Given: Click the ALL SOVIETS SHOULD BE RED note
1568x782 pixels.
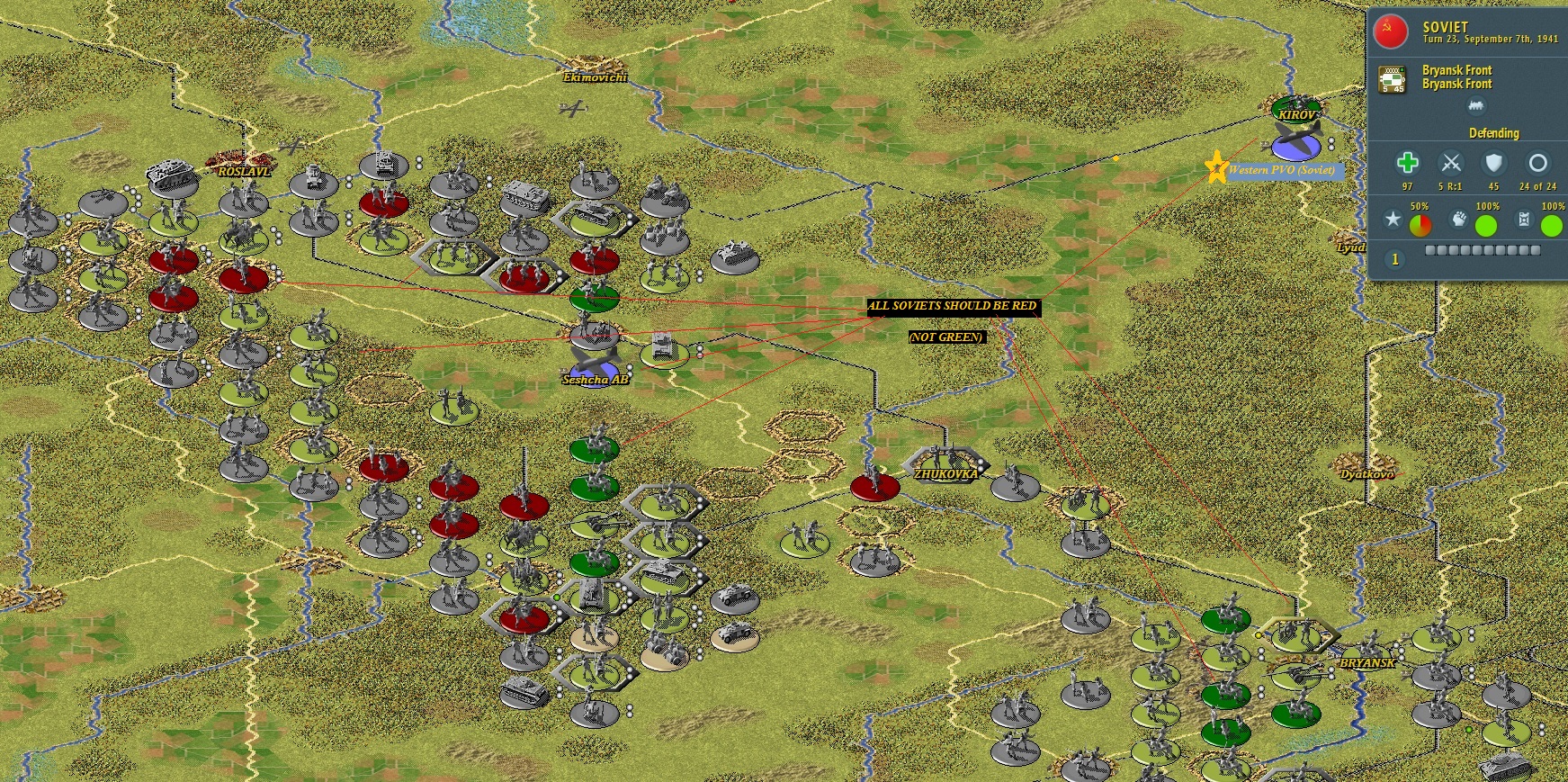Looking at the screenshot, I should (950, 307).
